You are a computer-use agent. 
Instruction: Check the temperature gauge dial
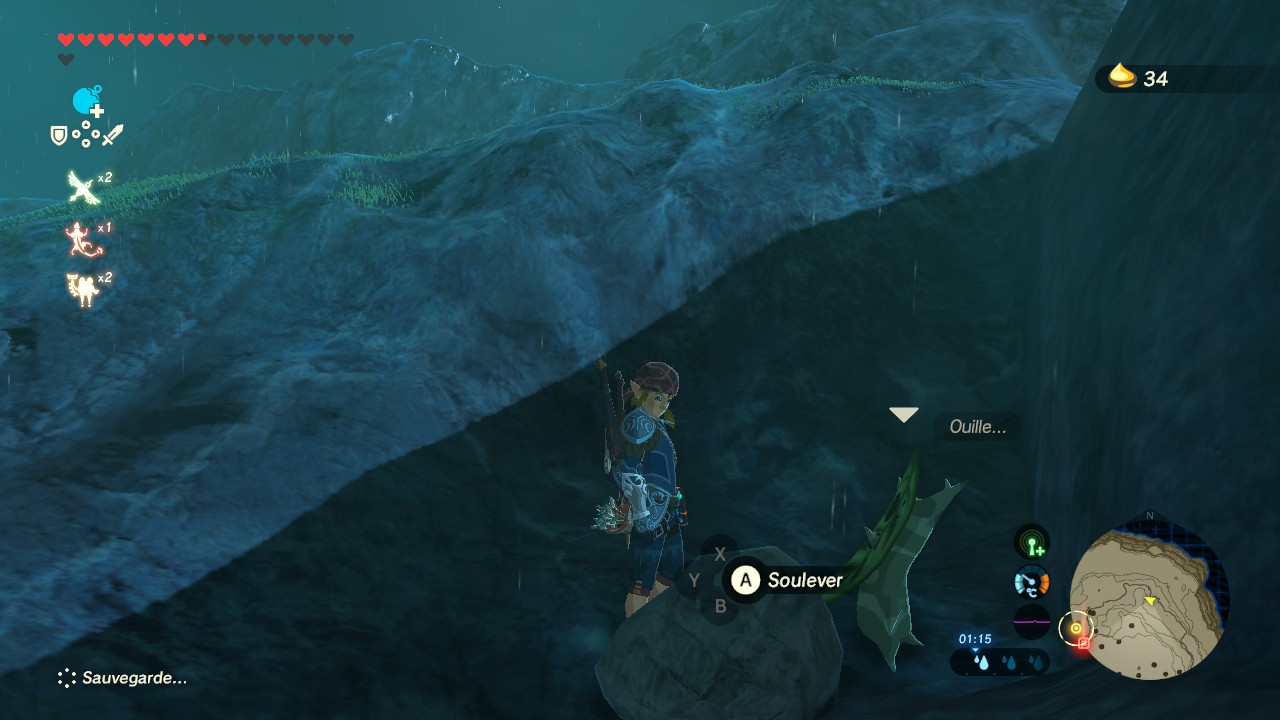pos(1032,581)
